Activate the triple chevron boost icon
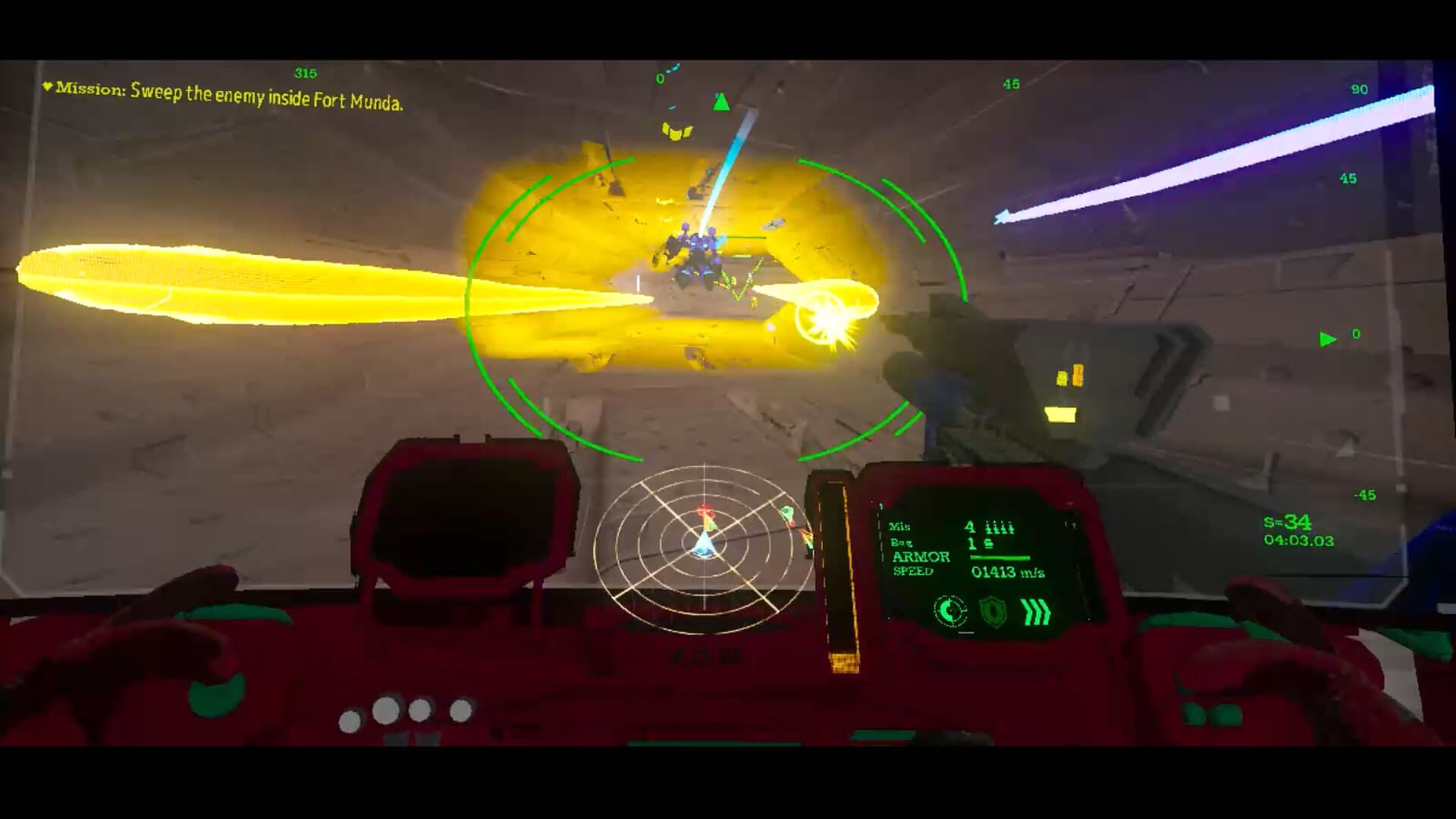This screenshot has height=819, width=1456. (1034, 613)
